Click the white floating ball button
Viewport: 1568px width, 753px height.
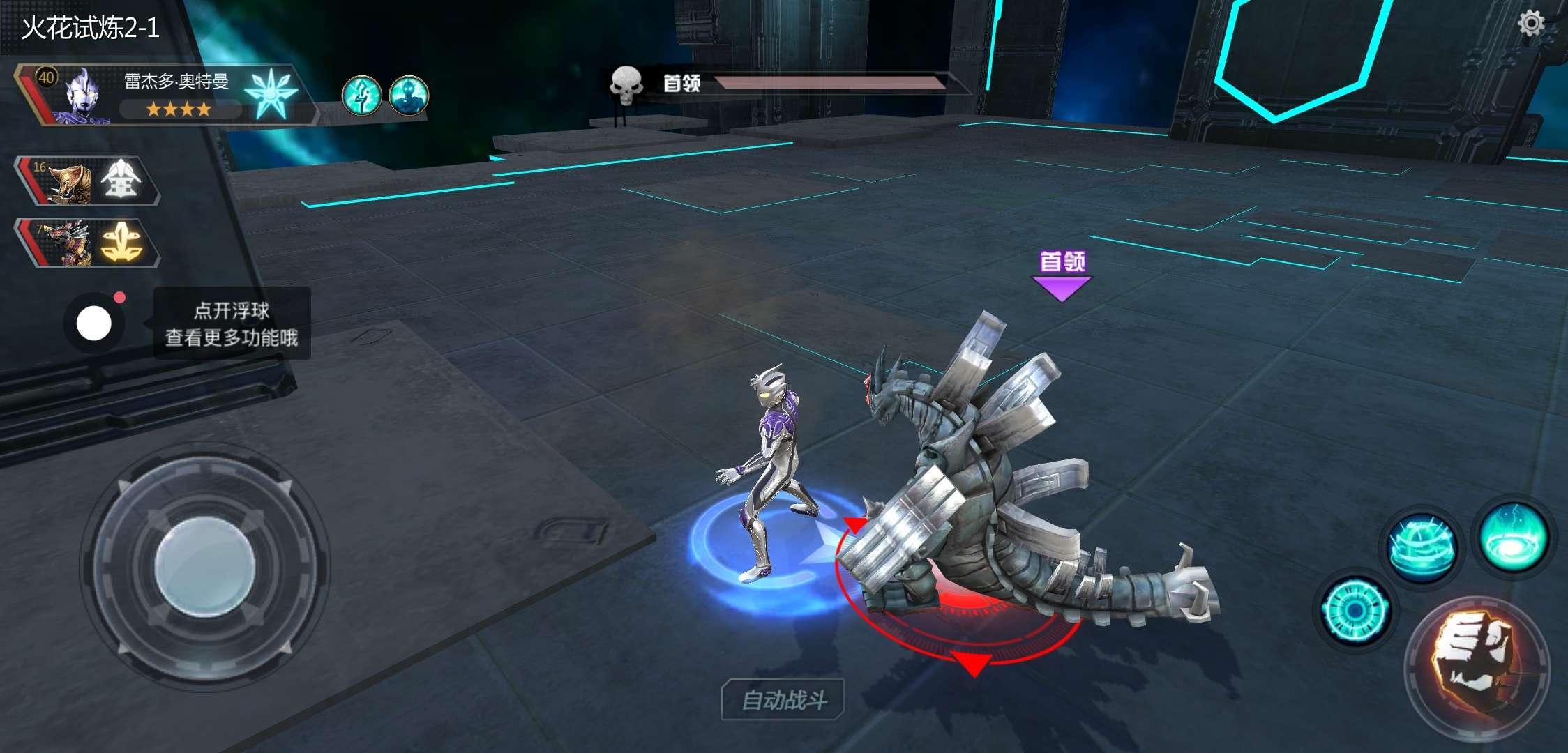pyautogui.click(x=94, y=324)
